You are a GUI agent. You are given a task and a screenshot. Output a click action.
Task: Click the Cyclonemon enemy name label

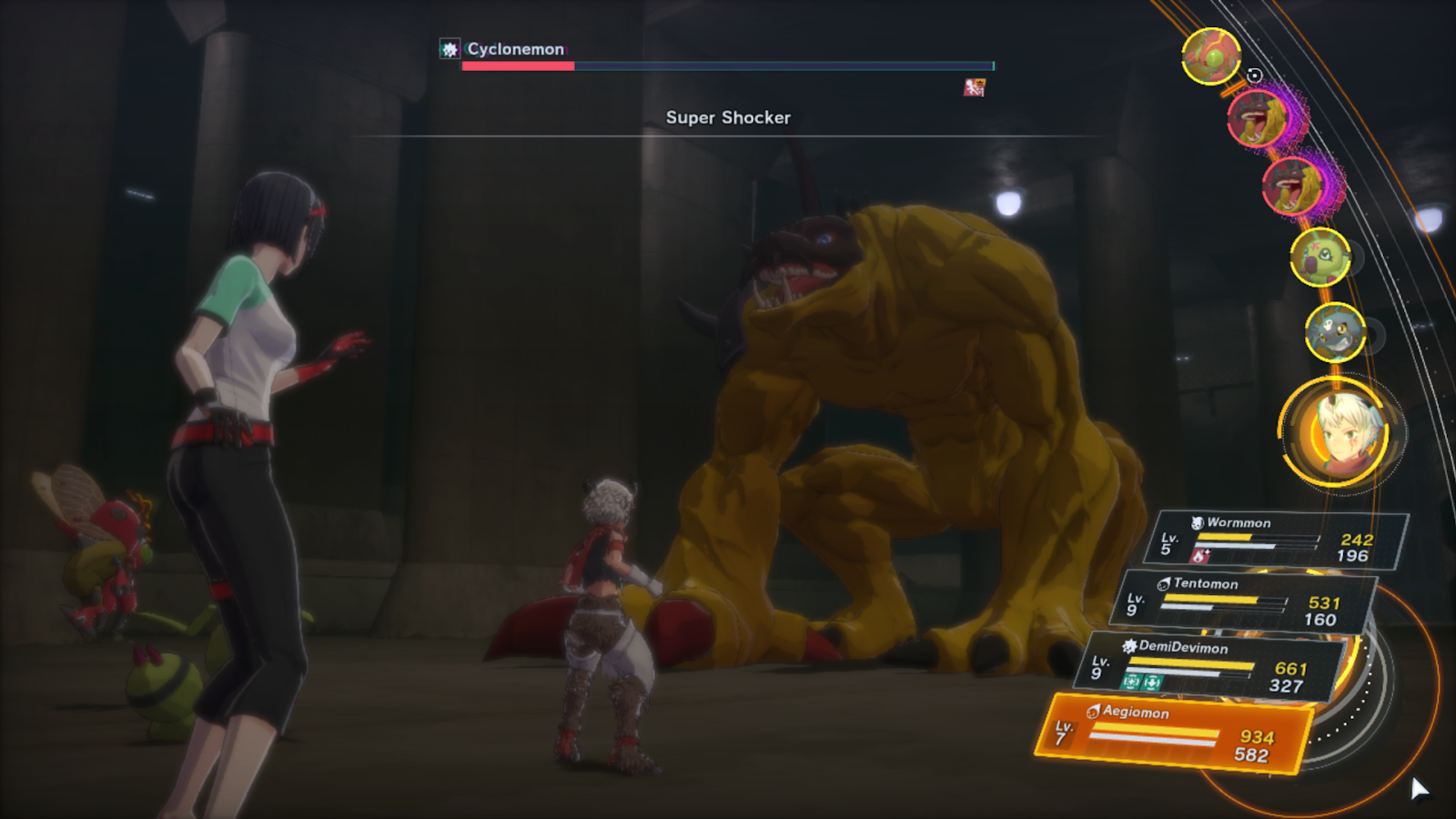click(515, 49)
